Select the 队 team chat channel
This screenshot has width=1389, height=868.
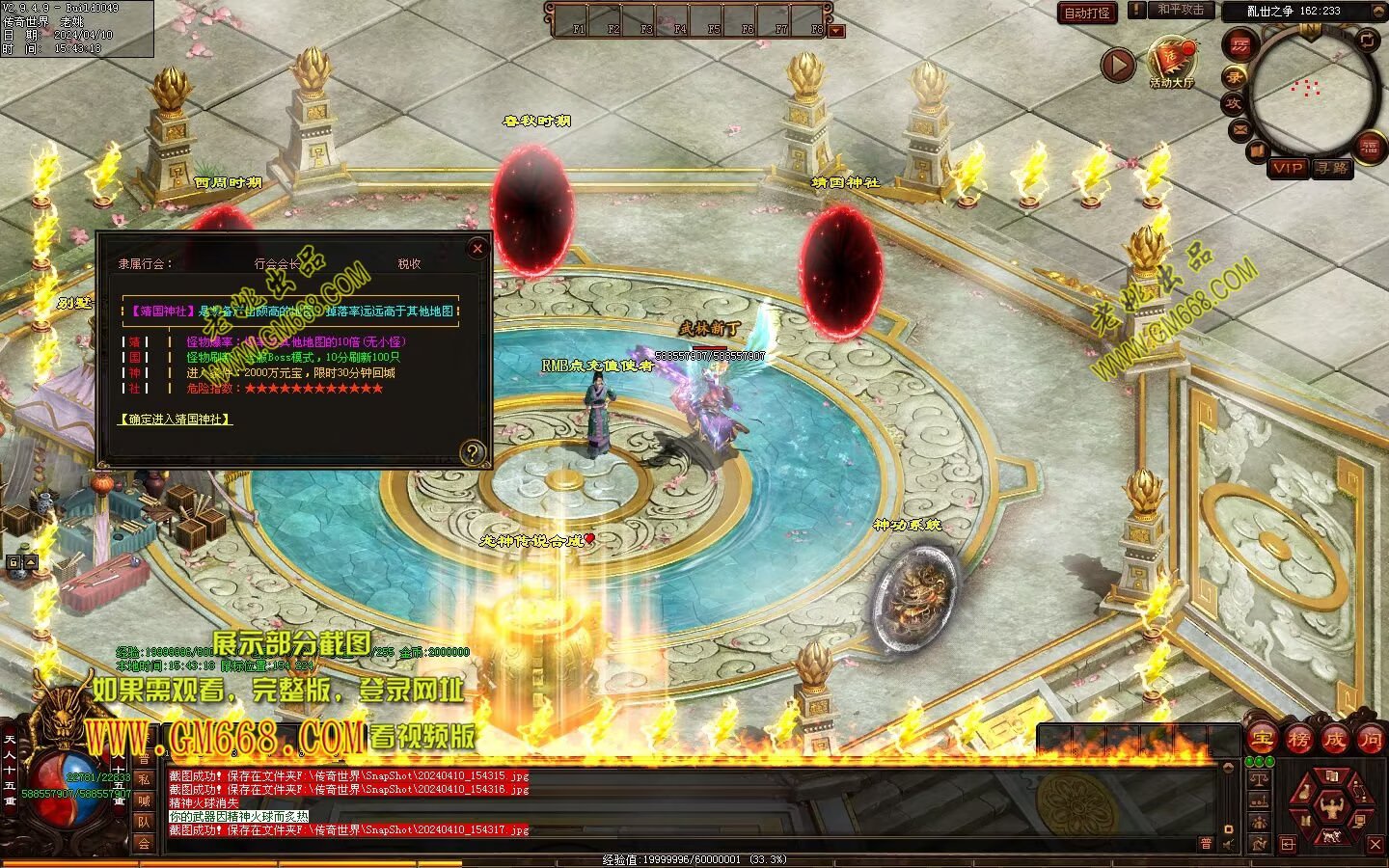point(144,822)
